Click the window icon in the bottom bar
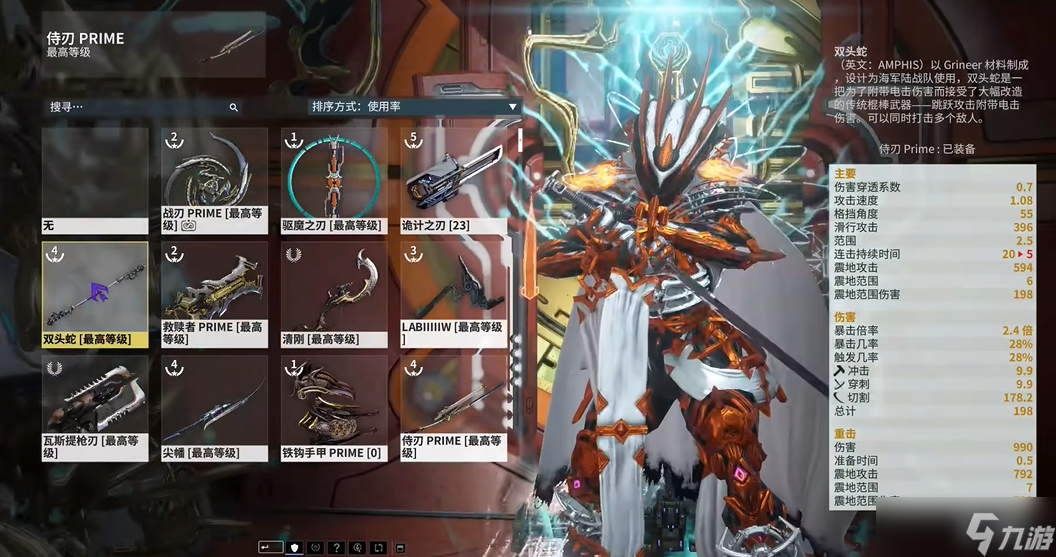Image resolution: width=1056 pixels, height=557 pixels. pos(400,547)
